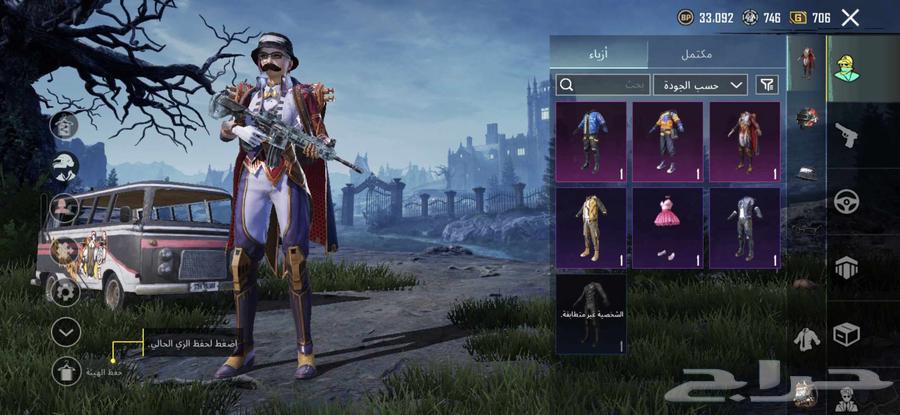900x415 pixels.
Task: Click the بحث search field
Action: (x=602, y=85)
